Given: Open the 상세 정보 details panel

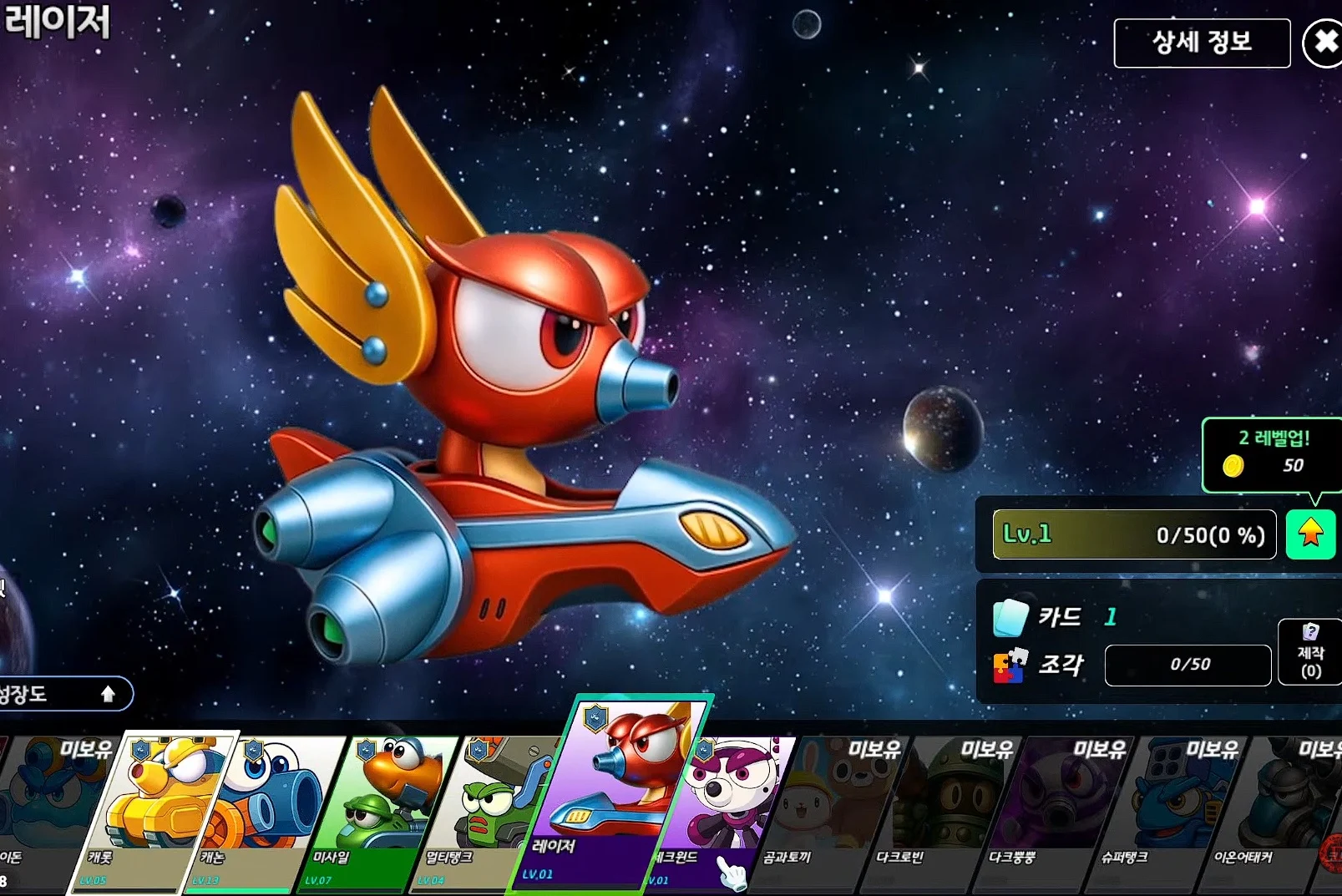Looking at the screenshot, I should pyautogui.click(x=1201, y=43).
